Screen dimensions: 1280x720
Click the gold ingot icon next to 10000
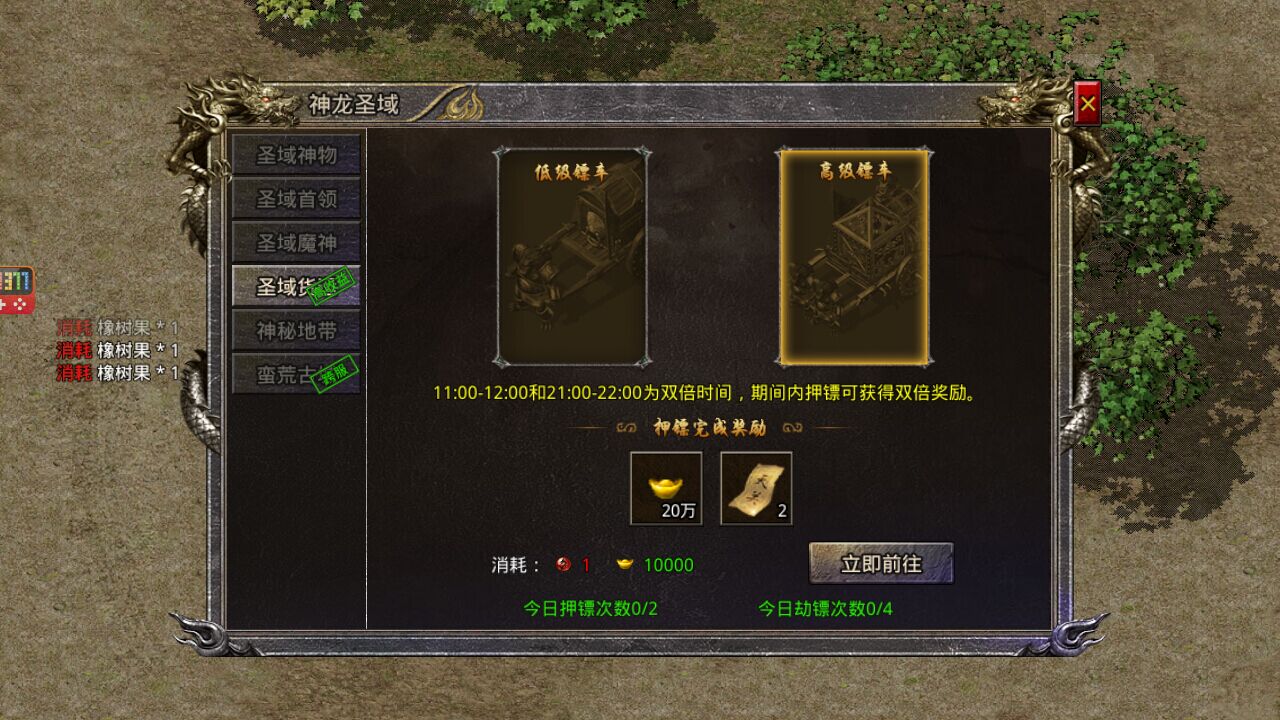[x=627, y=563]
